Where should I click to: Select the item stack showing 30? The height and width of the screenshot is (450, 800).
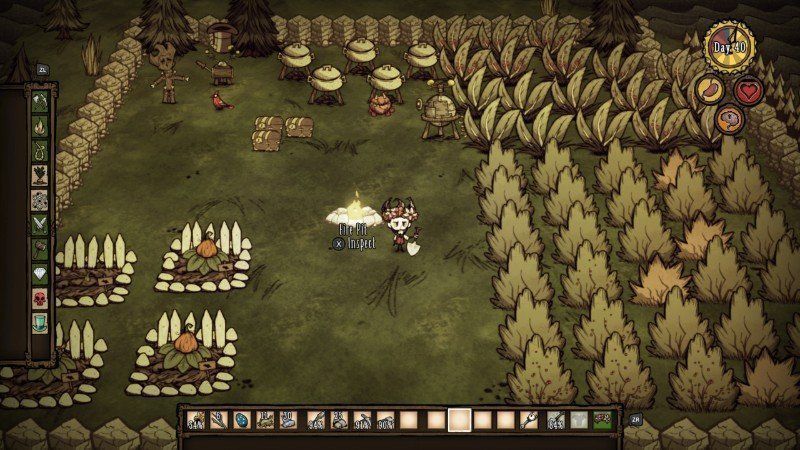pos(289,421)
